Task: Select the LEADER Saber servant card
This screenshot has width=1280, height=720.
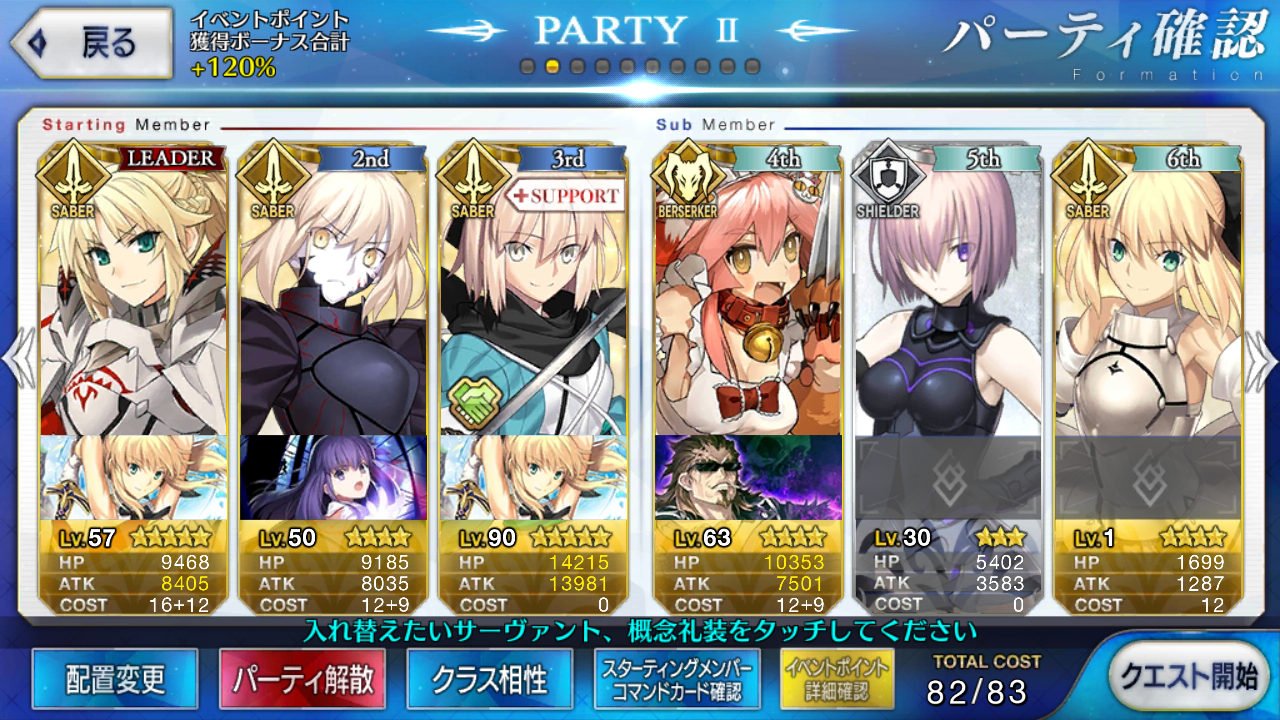Action: (133, 300)
